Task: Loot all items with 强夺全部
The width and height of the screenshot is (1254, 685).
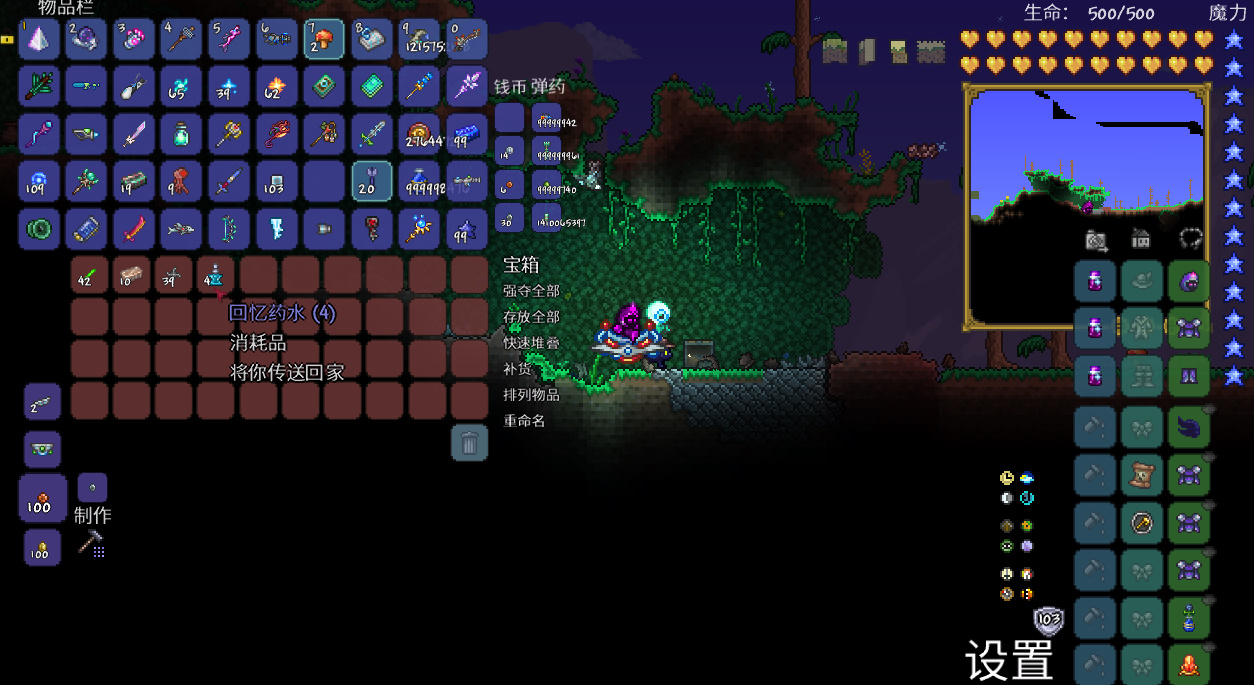Action: pos(531,291)
